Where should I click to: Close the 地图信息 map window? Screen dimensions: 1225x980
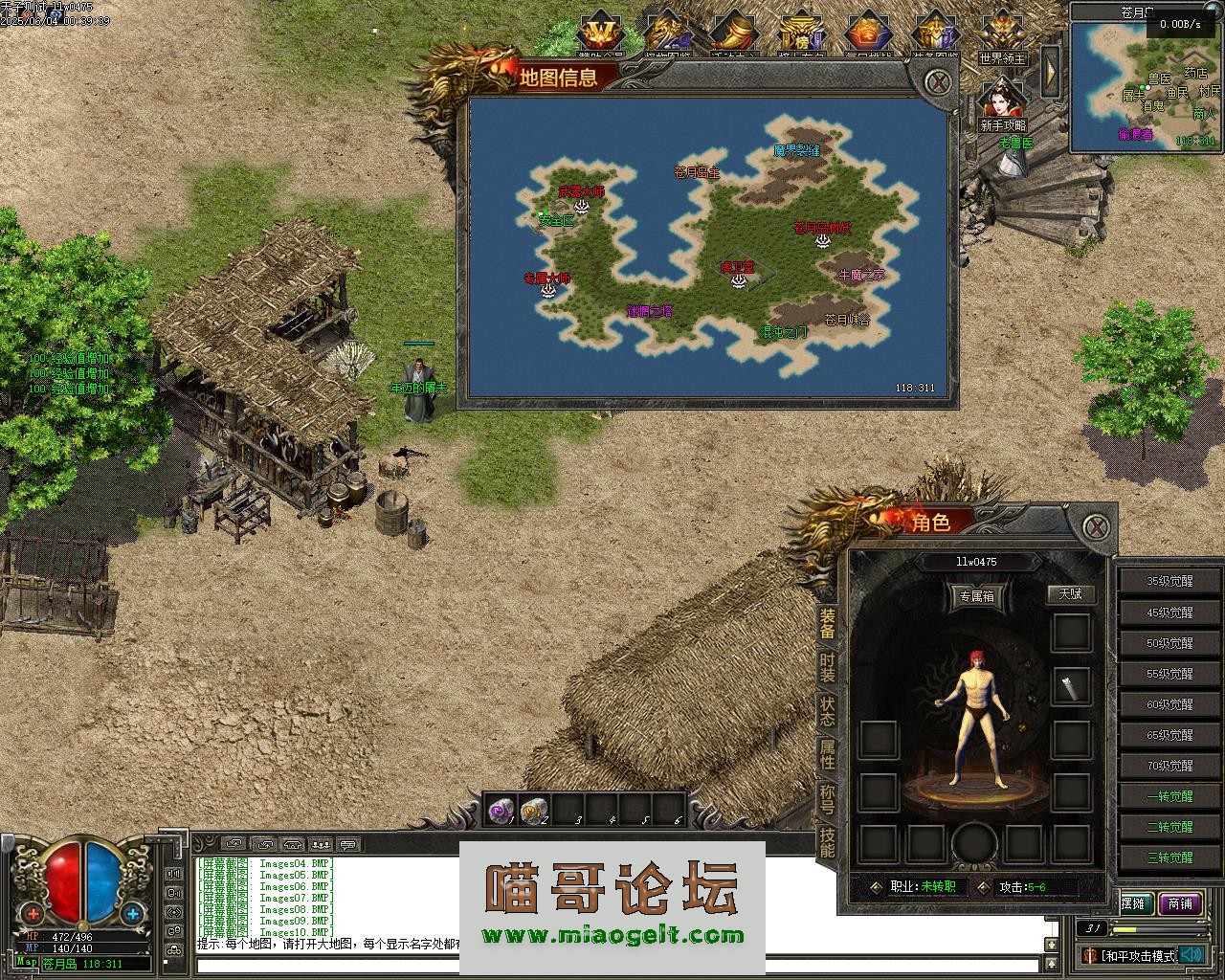point(940,82)
